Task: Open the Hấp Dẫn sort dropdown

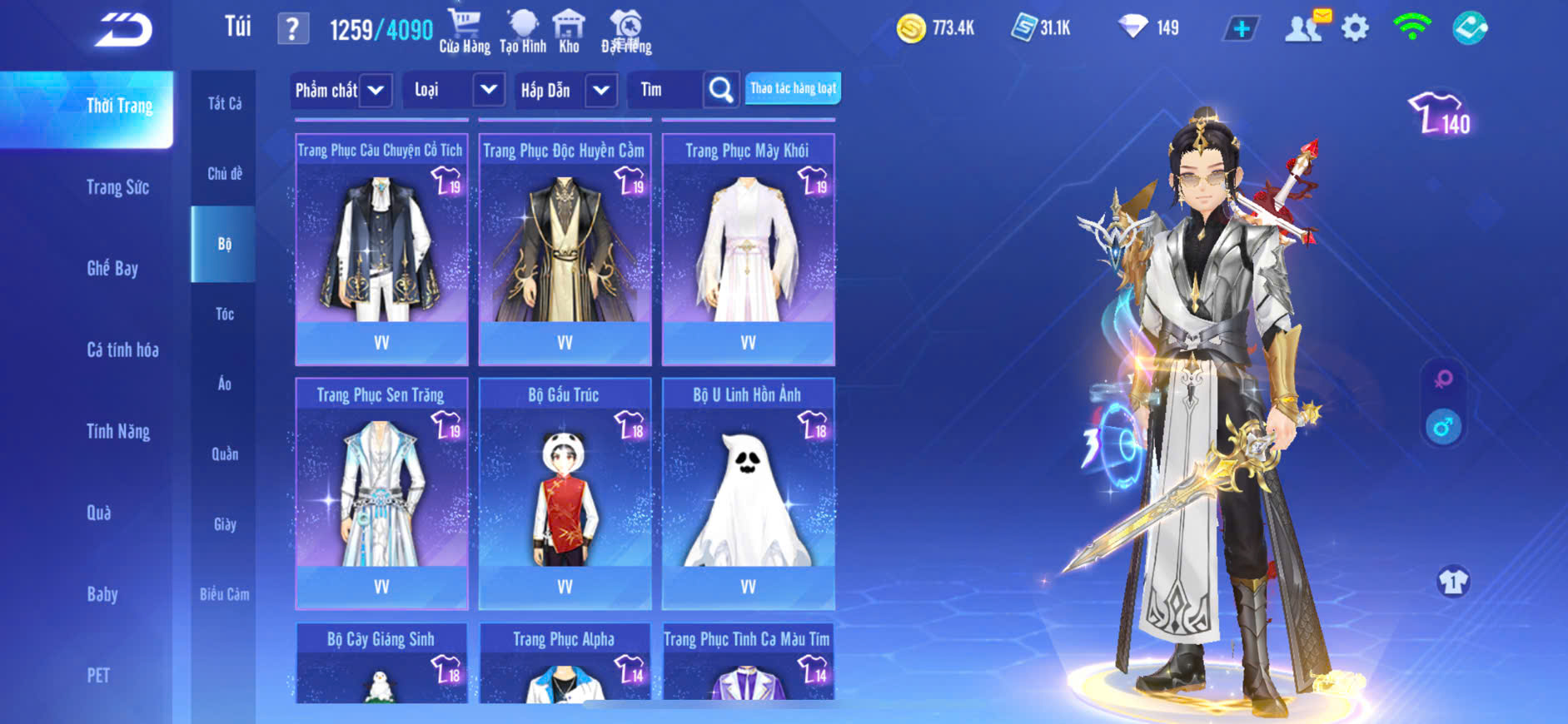Action: coord(601,90)
